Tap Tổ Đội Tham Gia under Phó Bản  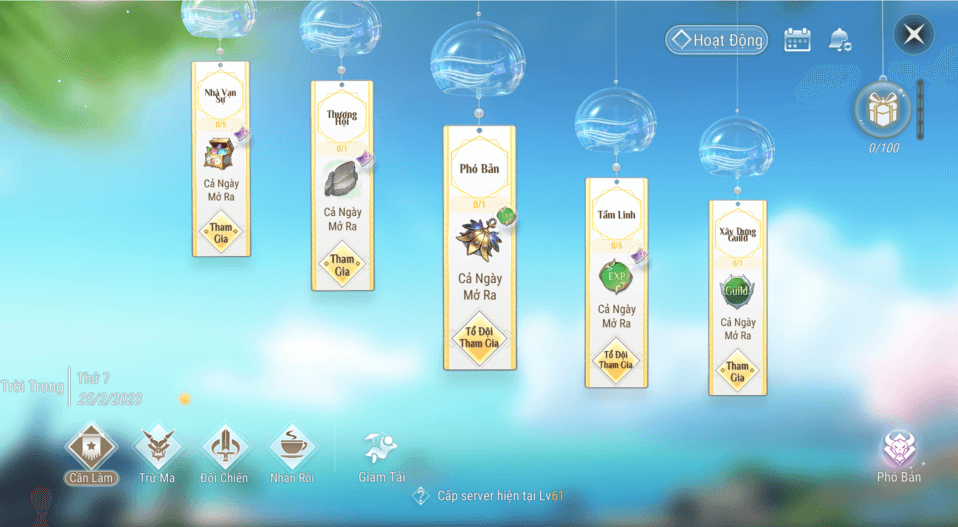coord(480,337)
